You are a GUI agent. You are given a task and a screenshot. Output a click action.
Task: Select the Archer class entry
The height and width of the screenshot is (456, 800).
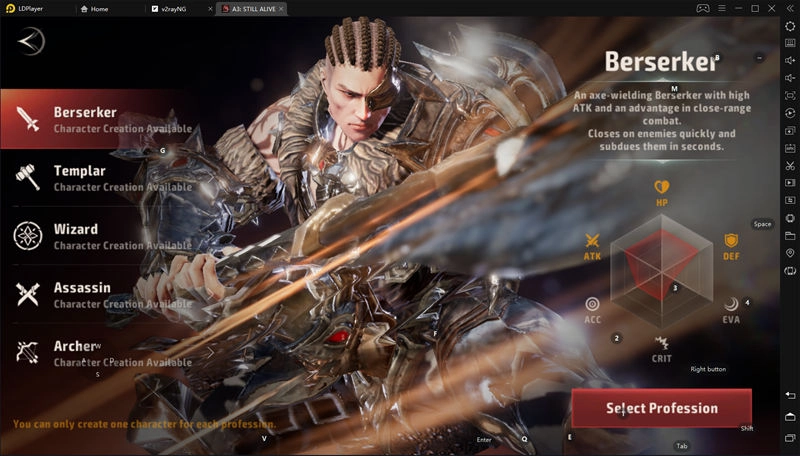point(95,352)
